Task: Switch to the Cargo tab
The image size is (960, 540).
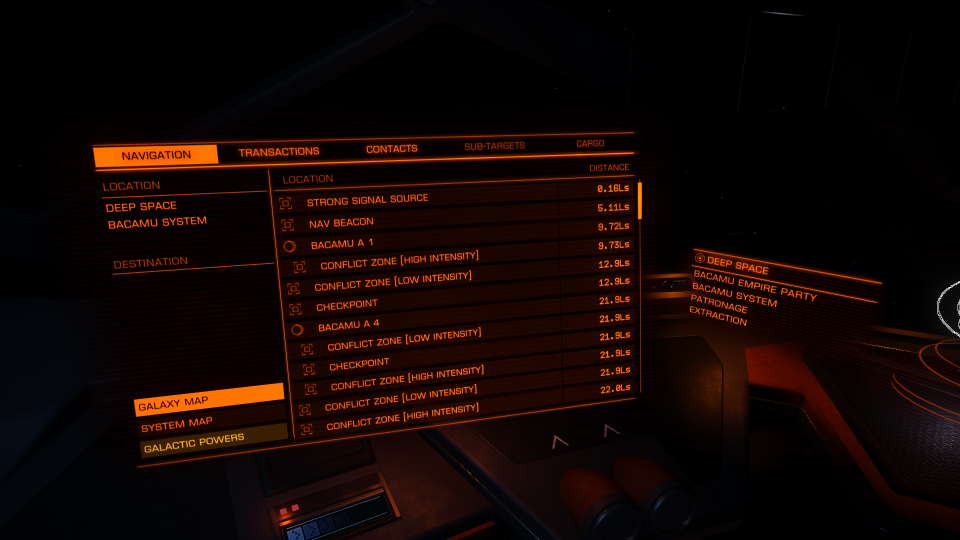Action: pyautogui.click(x=590, y=144)
